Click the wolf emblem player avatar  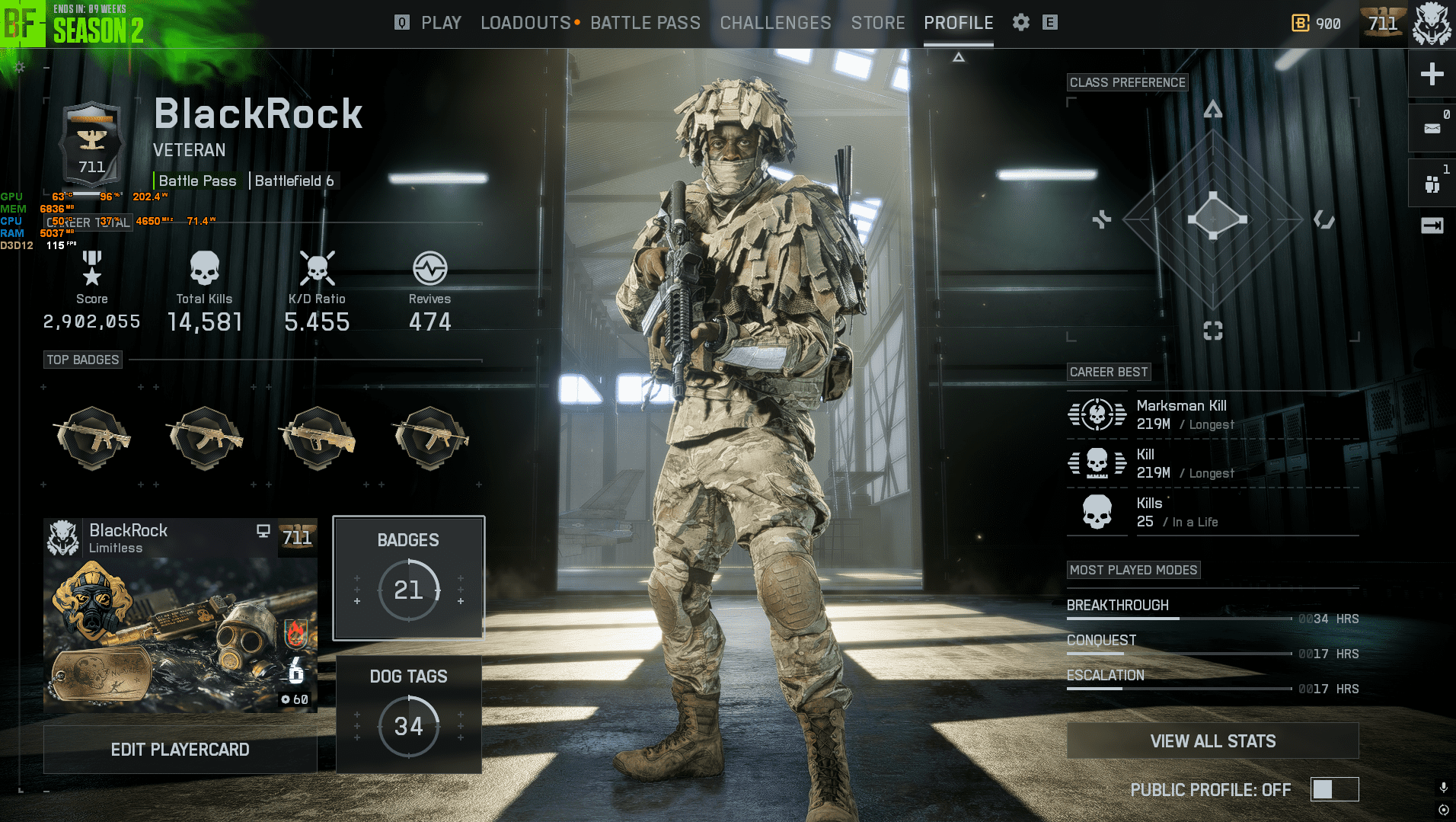pos(1432,24)
